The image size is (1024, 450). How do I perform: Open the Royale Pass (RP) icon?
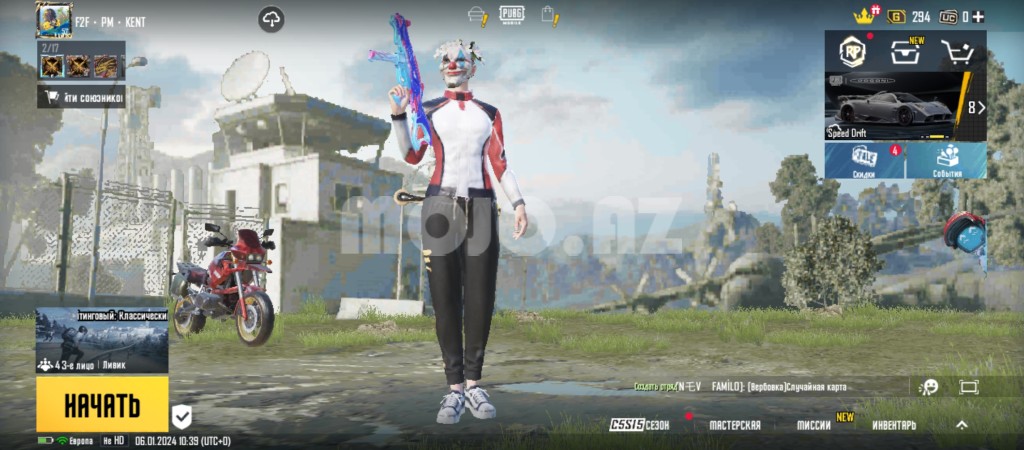click(851, 51)
